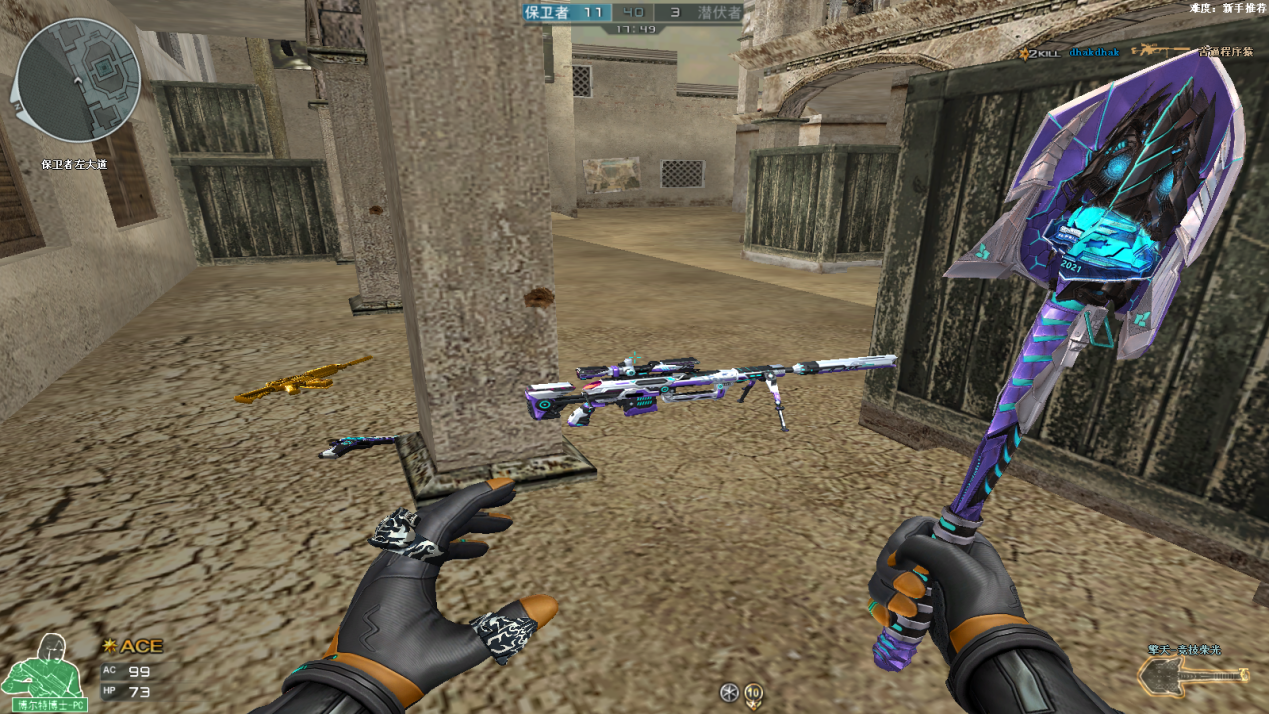
Task: Click the silver star emblem badge
Action: tap(728, 691)
